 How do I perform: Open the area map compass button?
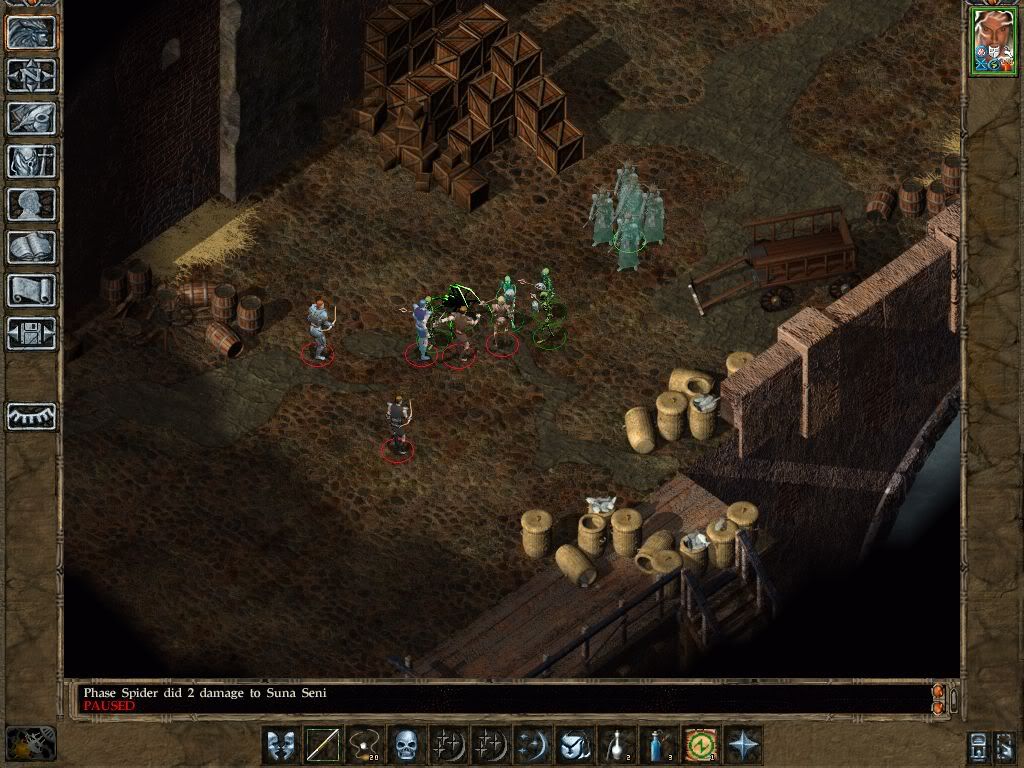pyautogui.click(x=31, y=75)
